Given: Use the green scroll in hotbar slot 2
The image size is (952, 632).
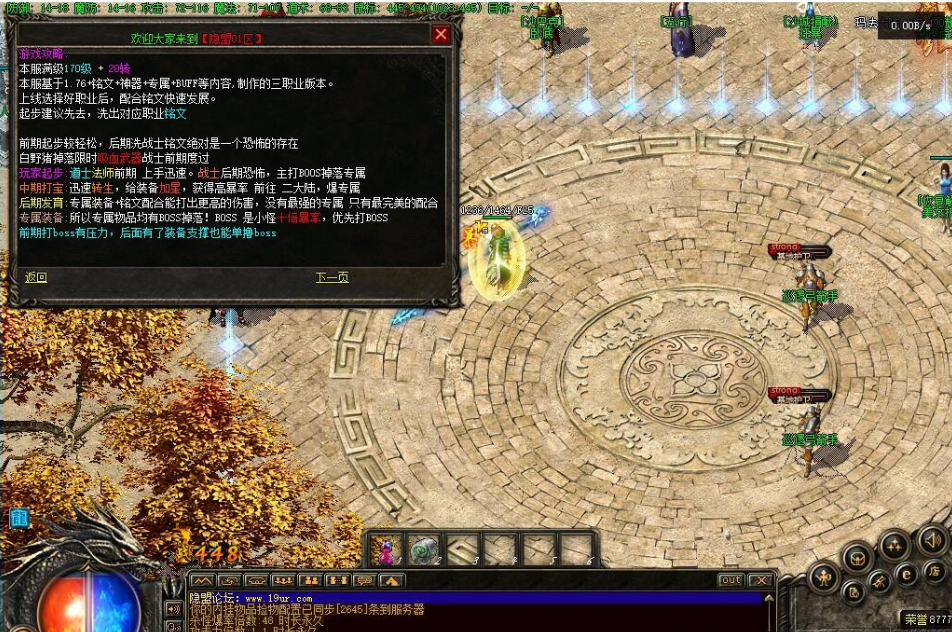Looking at the screenshot, I should pyautogui.click(x=423, y=549).
